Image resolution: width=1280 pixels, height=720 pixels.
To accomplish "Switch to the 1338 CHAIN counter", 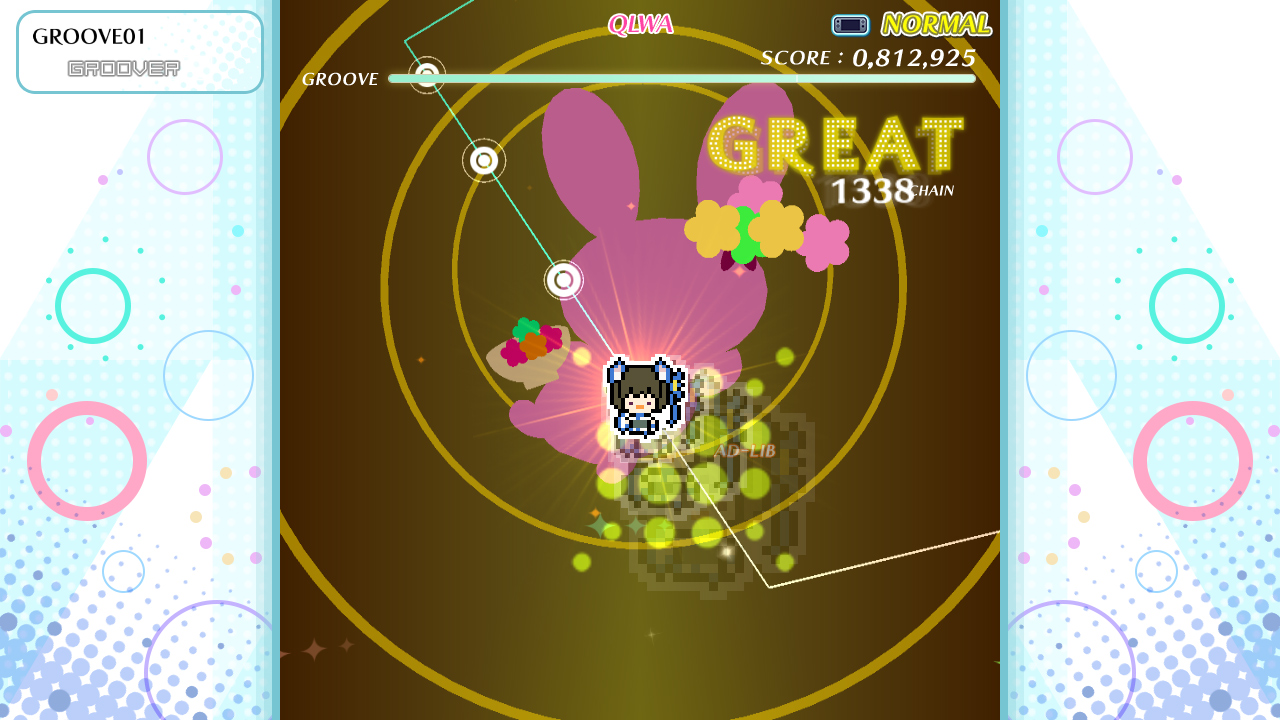I will (x=889, y=192).
